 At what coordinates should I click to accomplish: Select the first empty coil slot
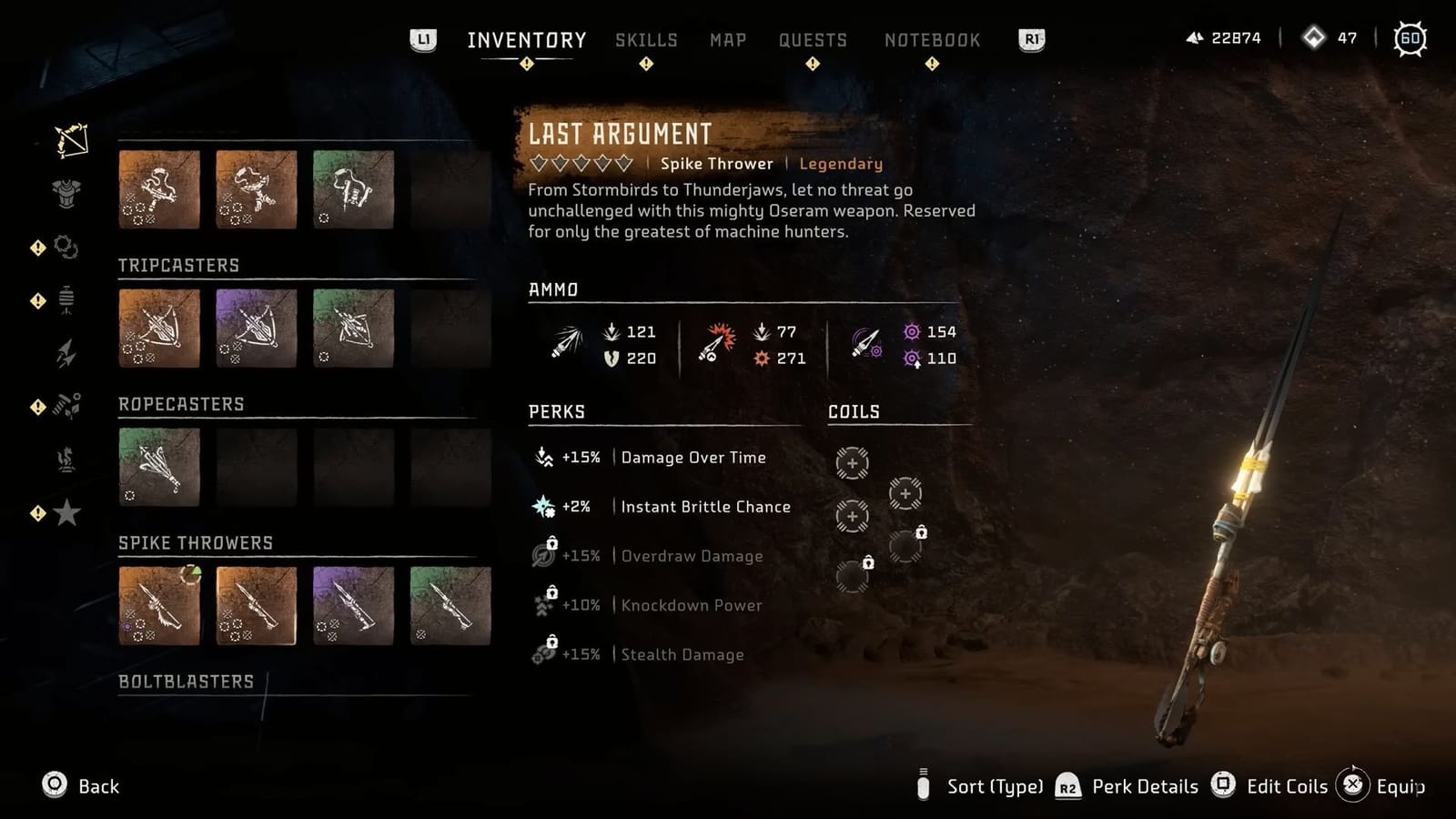(x=852, y=464)
